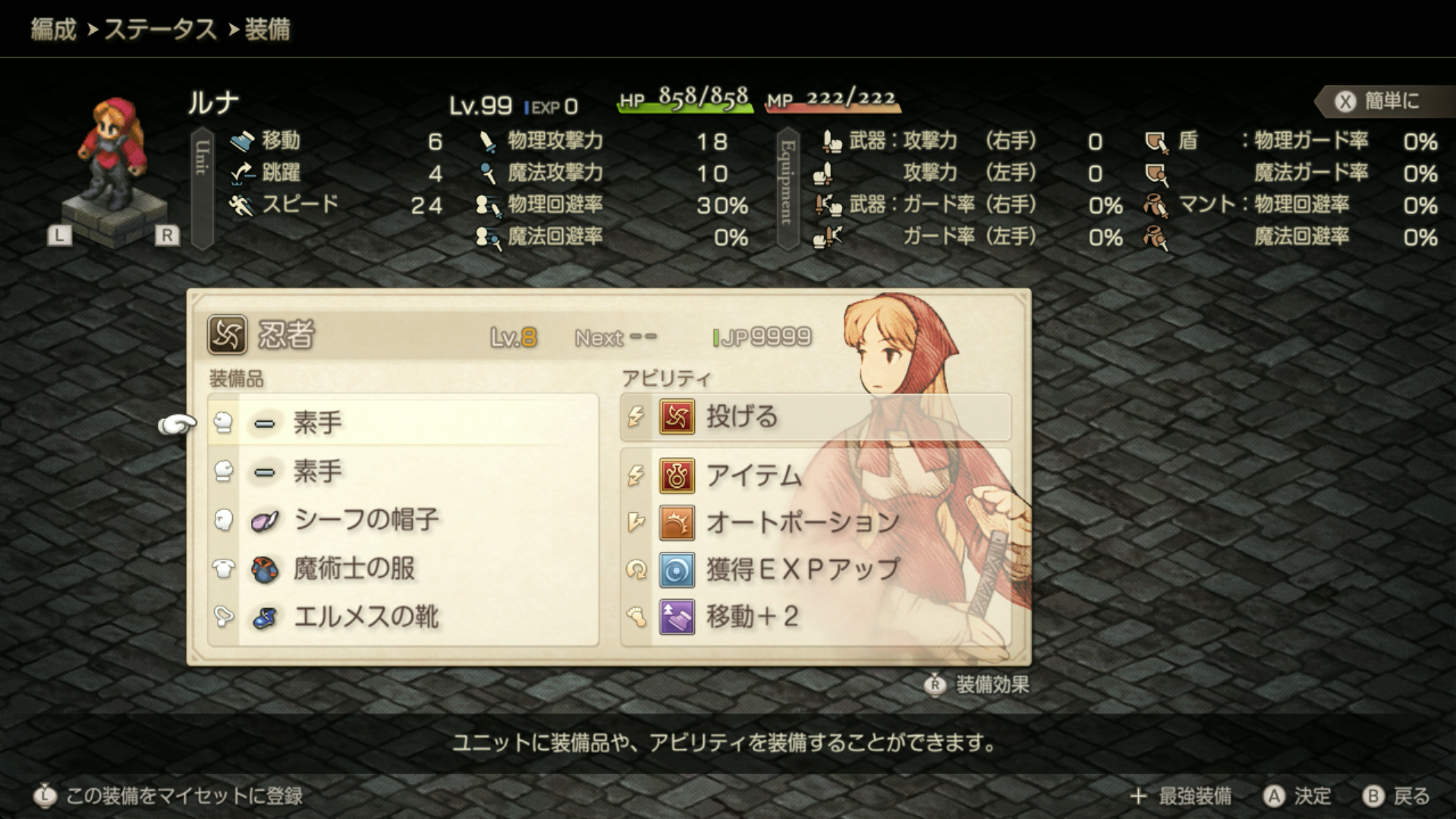Open ステータス in the breadcrumb

160,30
